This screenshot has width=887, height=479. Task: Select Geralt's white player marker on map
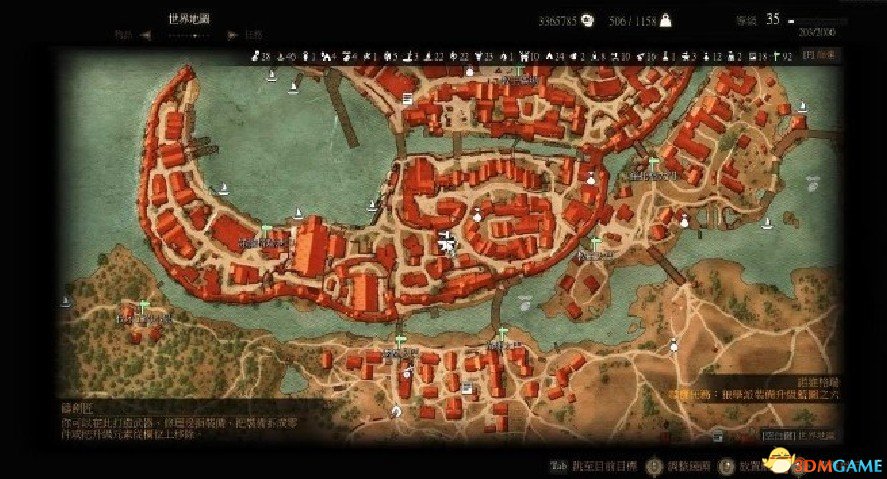pos(446,240)
